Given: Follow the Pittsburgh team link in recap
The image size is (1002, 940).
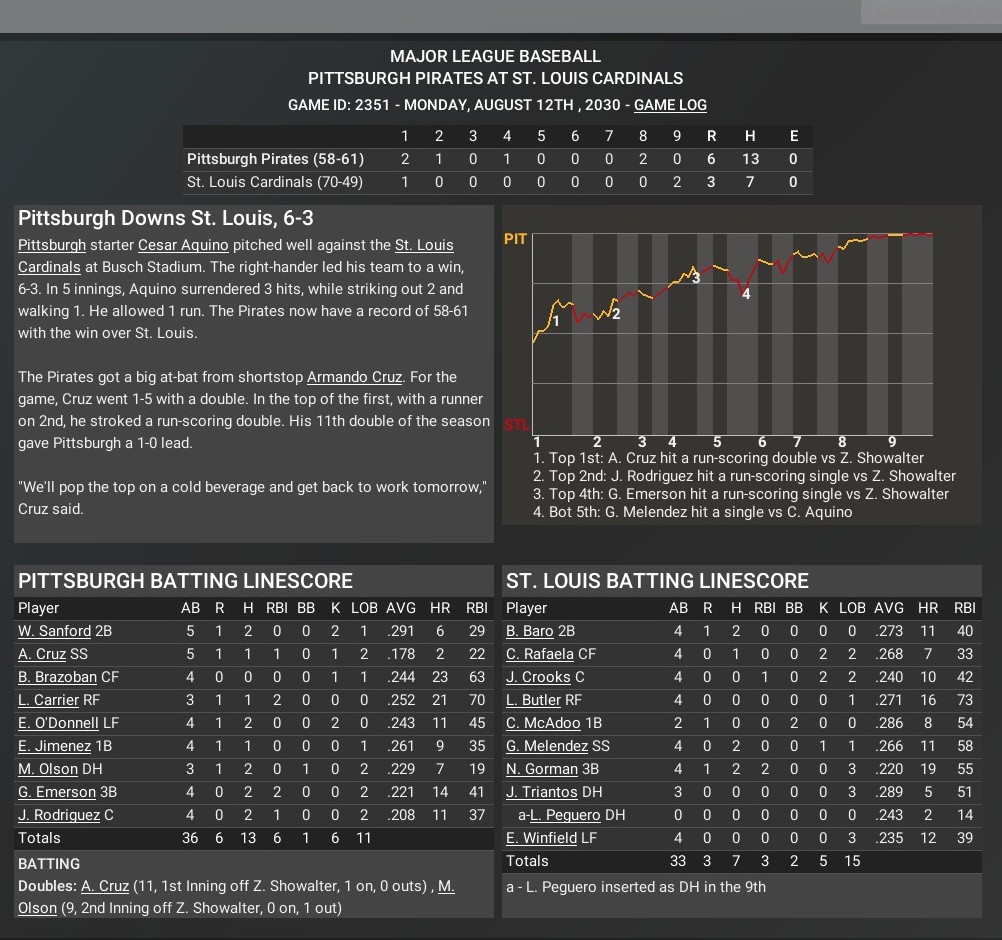Looking at the screenshot, I should pyautogui.click(x=52, y=245).
